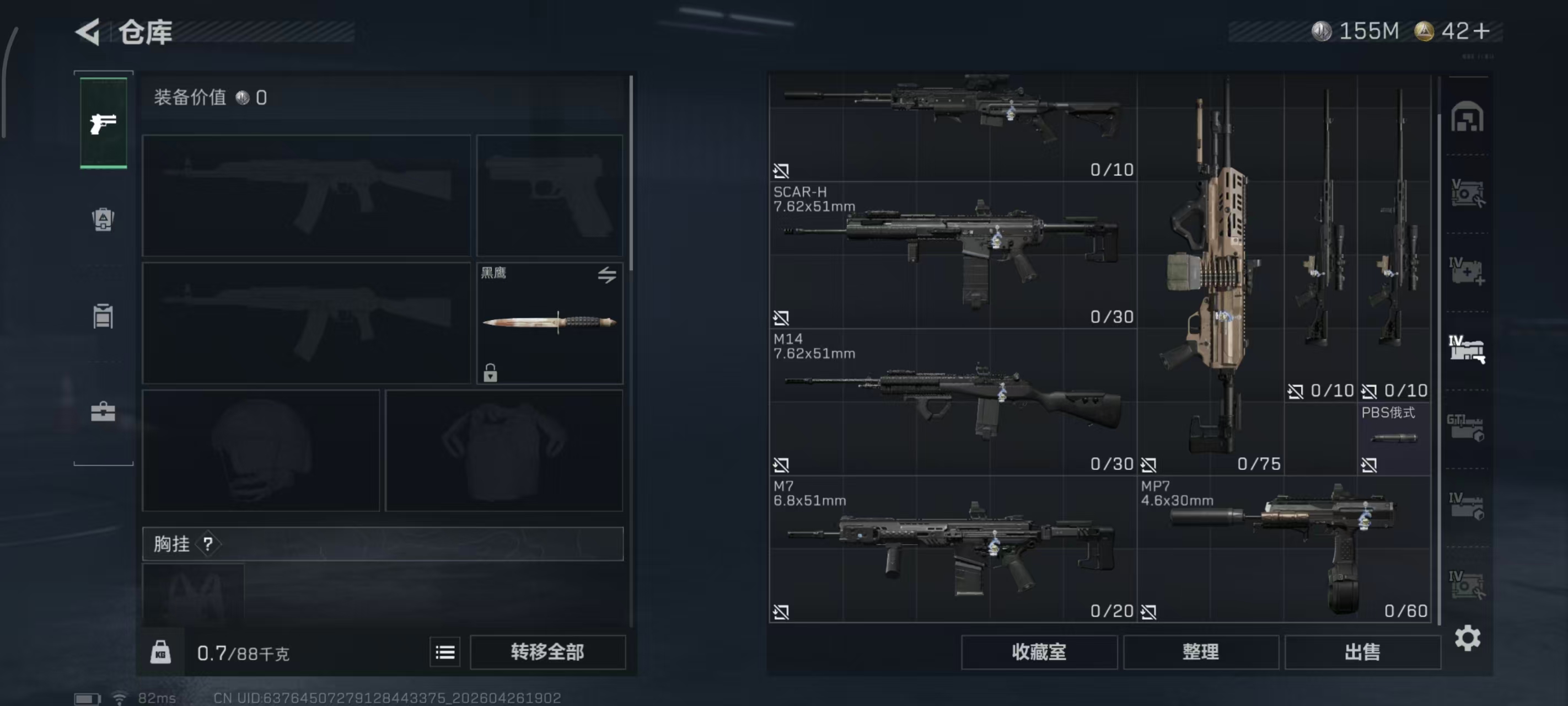Open the settings gear at bottom right
The width and height of the screenshot is (1568, 706).
click(1468, 638)
